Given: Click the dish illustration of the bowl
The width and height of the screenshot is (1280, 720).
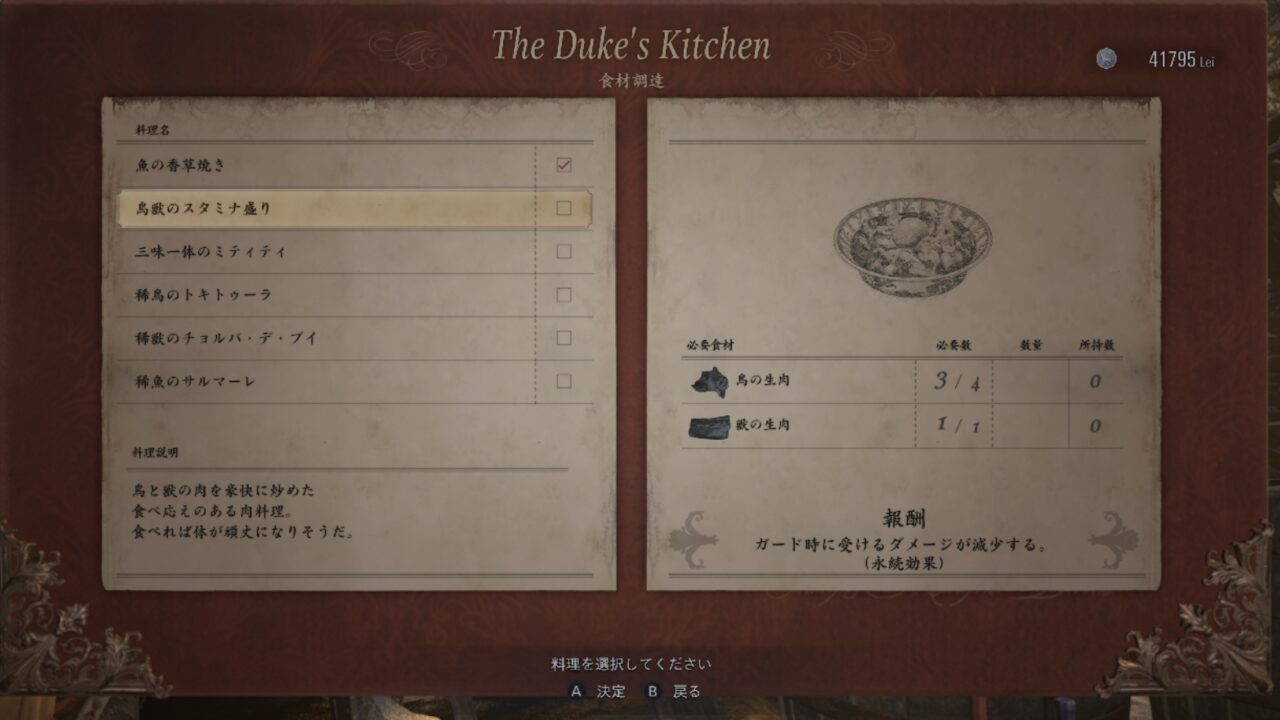Looking at the screenshot, I should click(x=912, y=246).
